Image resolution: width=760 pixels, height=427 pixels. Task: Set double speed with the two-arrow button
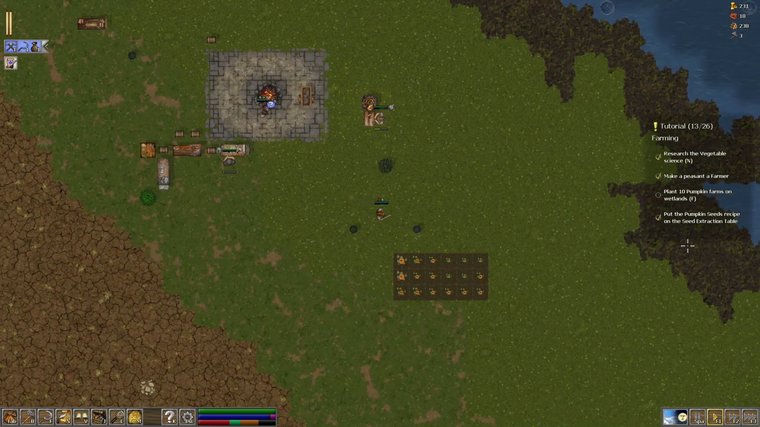point(732,416)
